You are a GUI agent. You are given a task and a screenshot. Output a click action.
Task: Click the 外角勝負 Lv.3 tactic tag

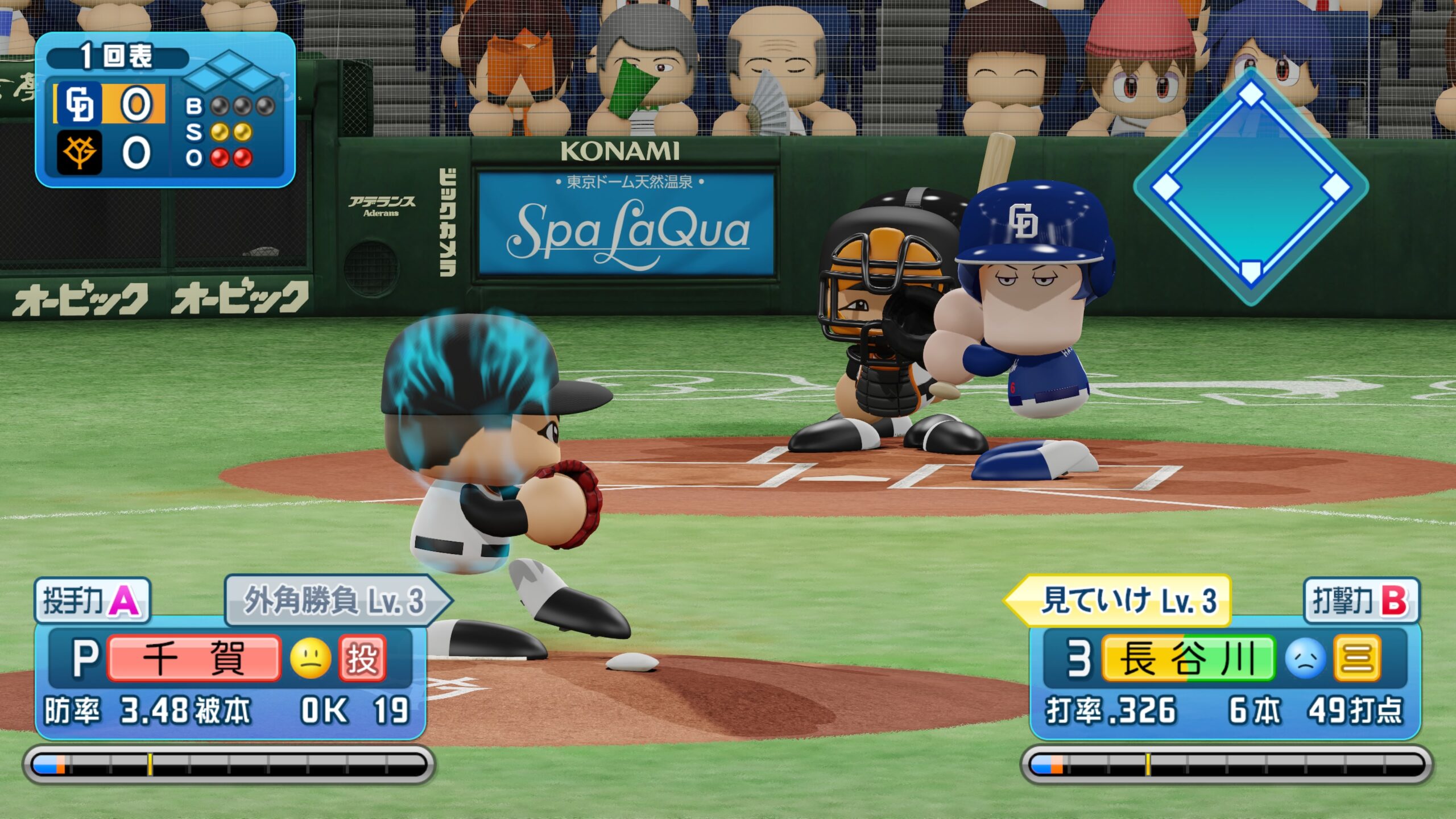click(336, 600)
